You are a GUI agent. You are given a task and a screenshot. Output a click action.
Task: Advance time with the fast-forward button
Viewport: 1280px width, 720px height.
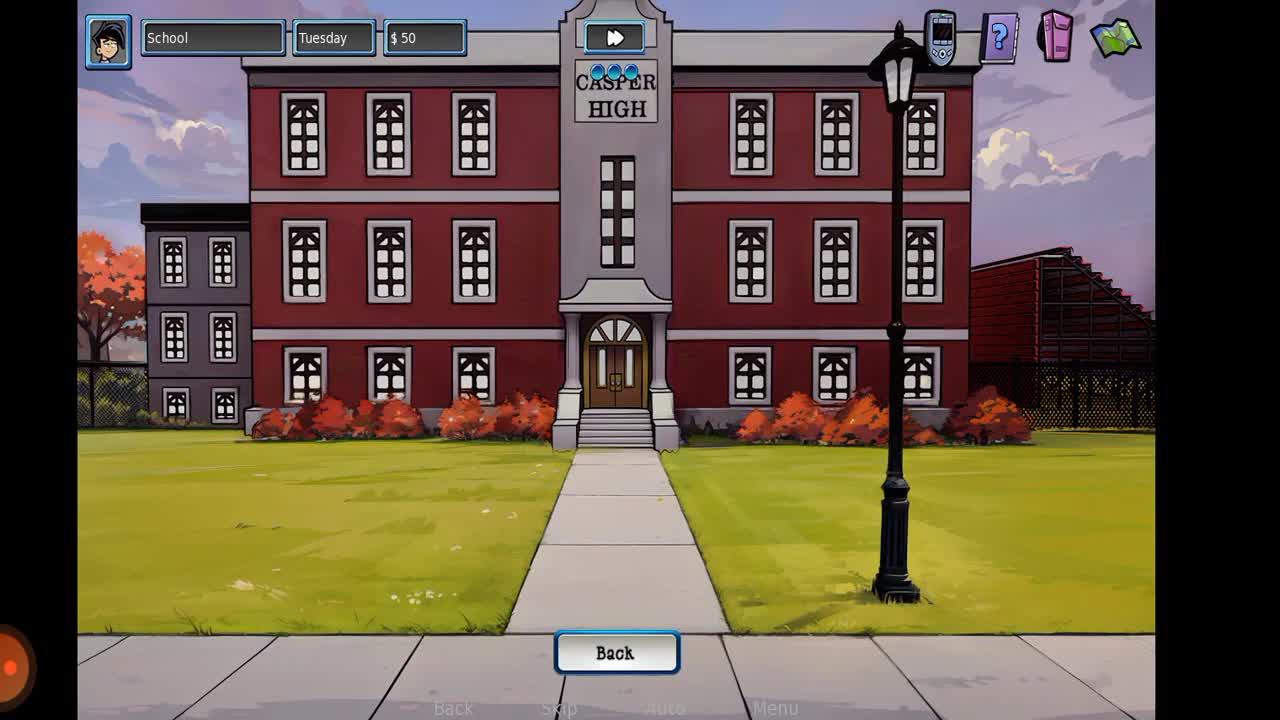coord(614,38)
